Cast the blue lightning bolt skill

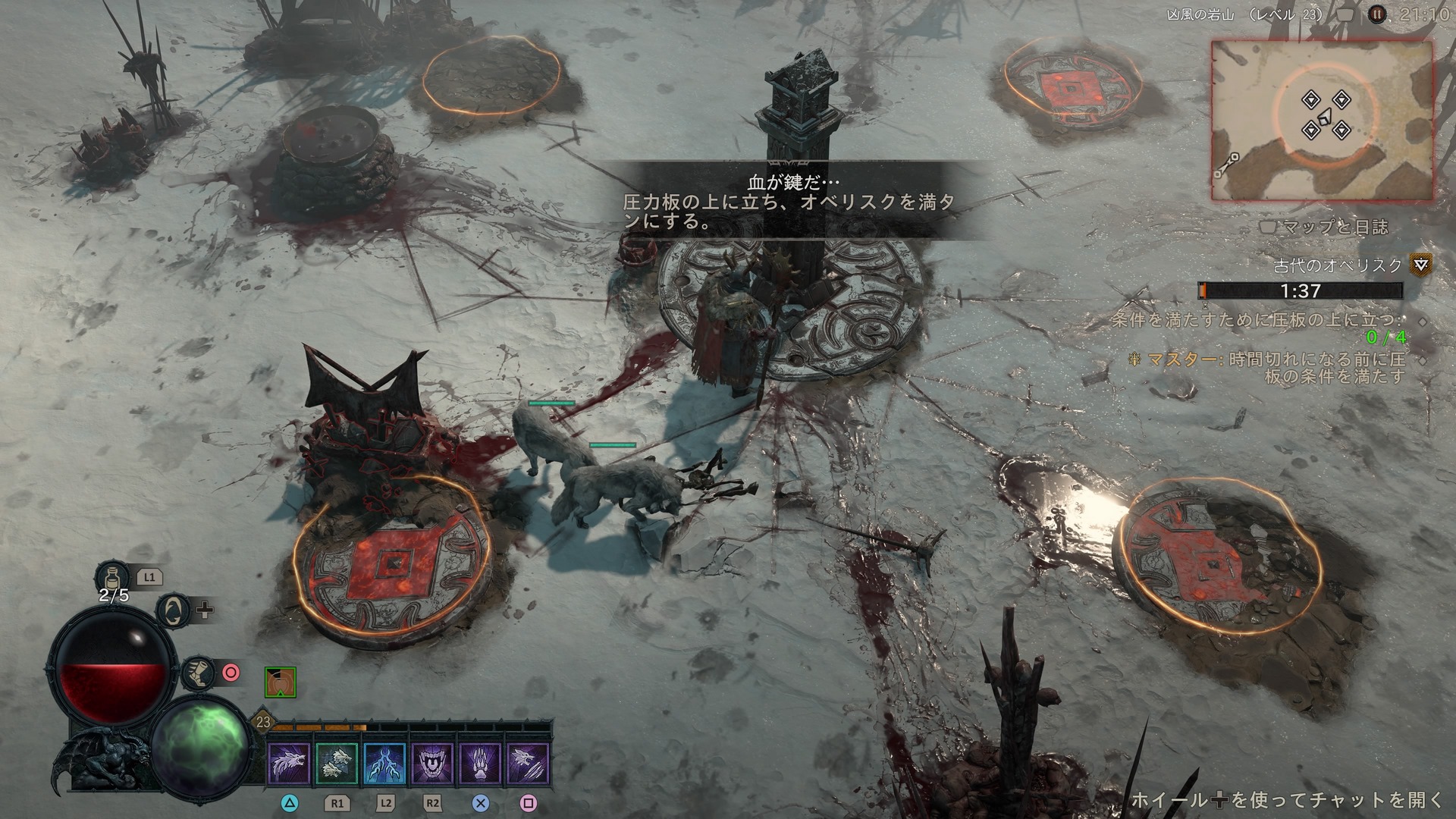point(384,763)
